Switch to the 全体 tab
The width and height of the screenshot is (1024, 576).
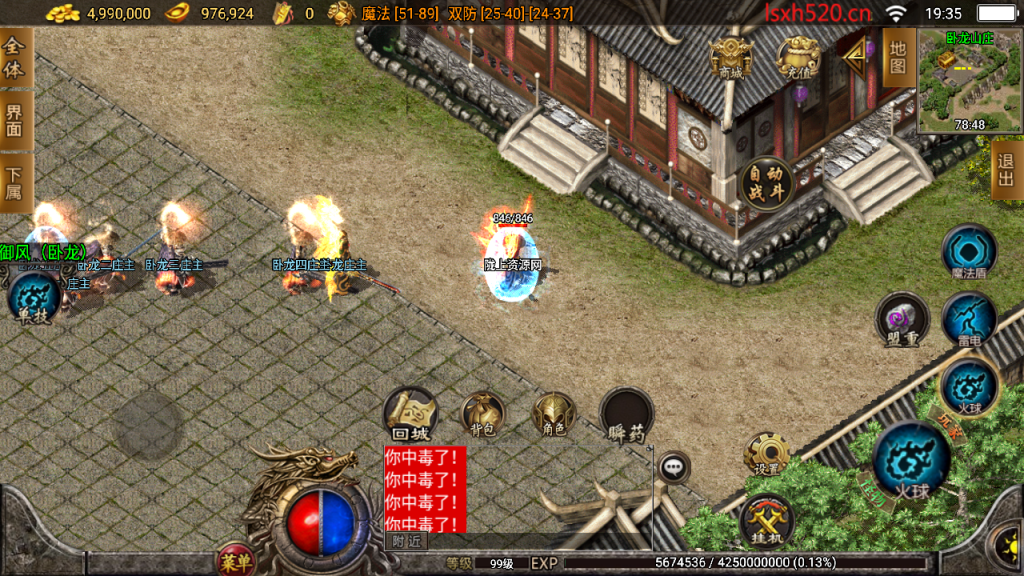(14, 57)
